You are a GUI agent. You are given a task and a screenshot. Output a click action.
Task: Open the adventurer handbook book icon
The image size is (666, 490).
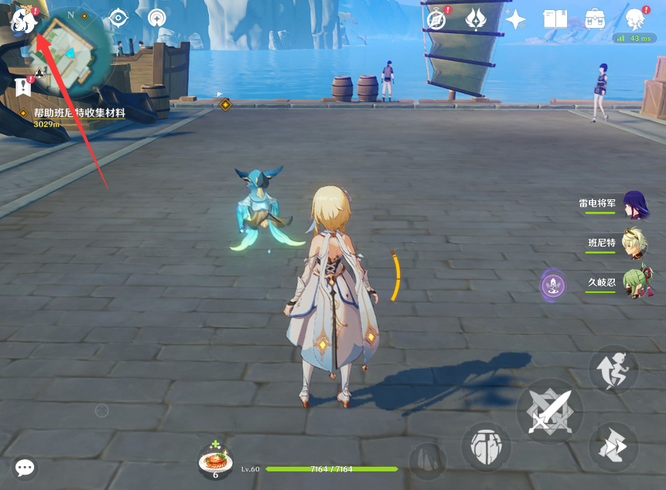click(555, 19)
